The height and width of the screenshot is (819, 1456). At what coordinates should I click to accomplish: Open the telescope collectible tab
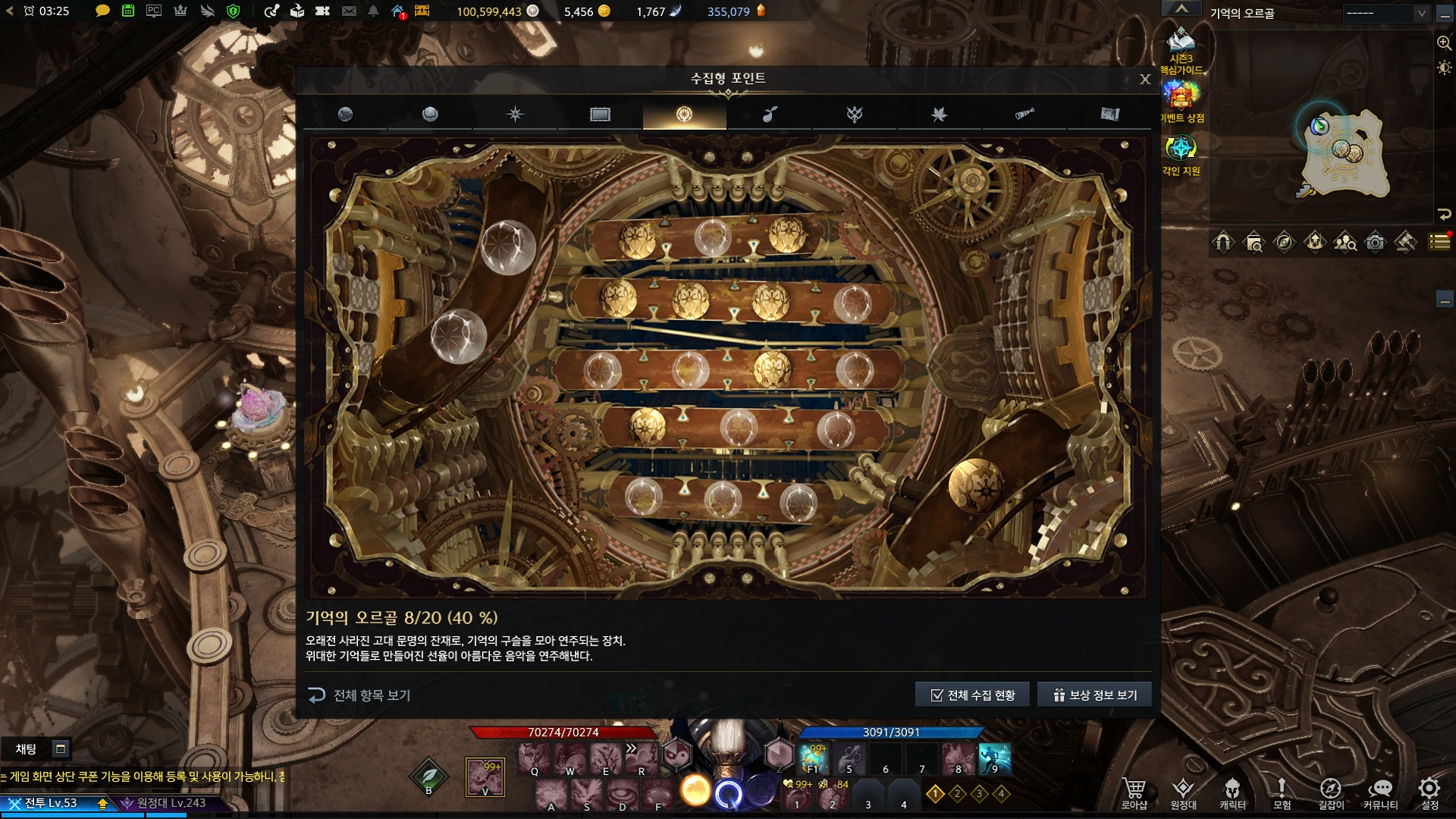[1024, 115]
